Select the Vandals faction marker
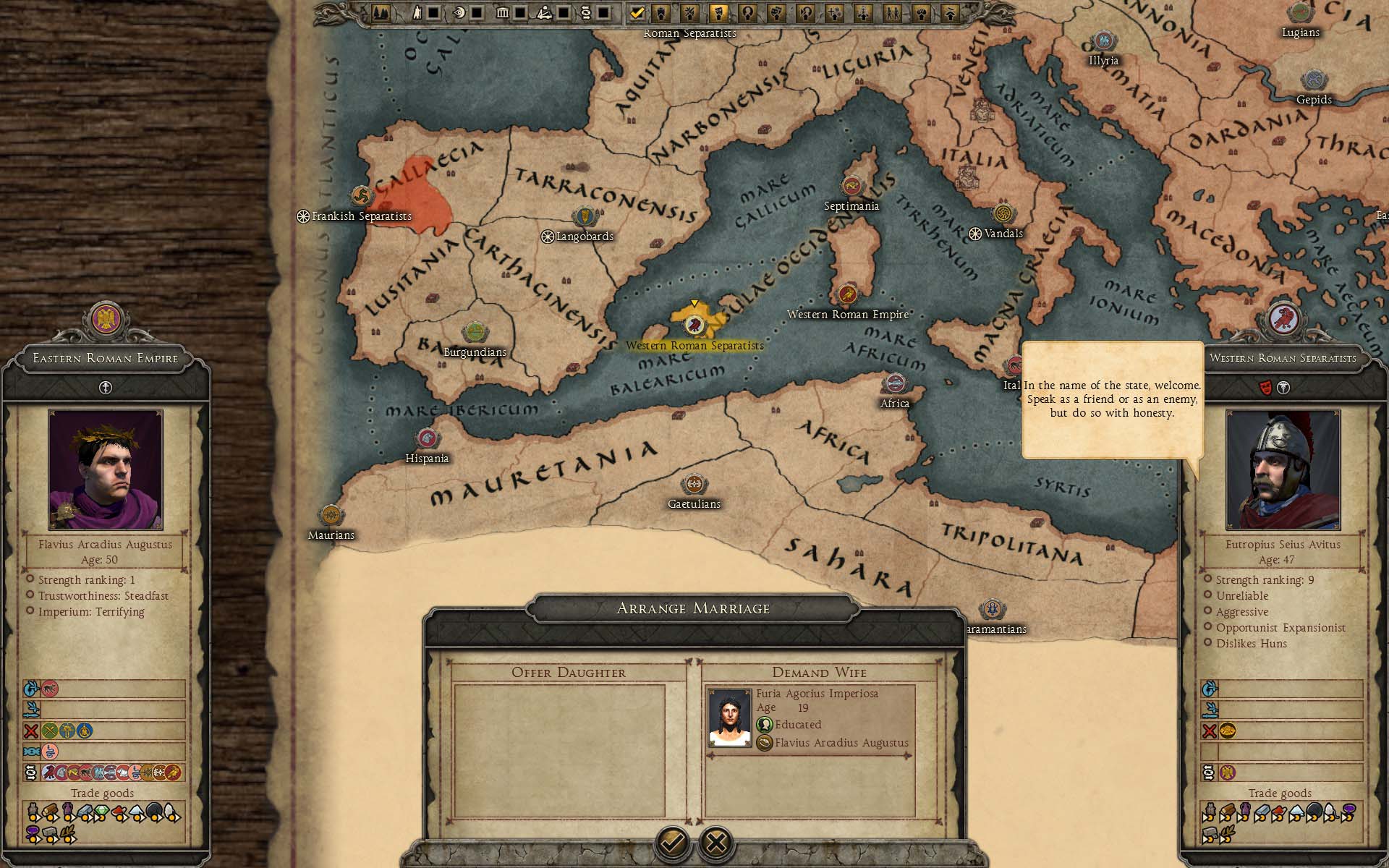The image size is (1389, 868). point(1002,214)
